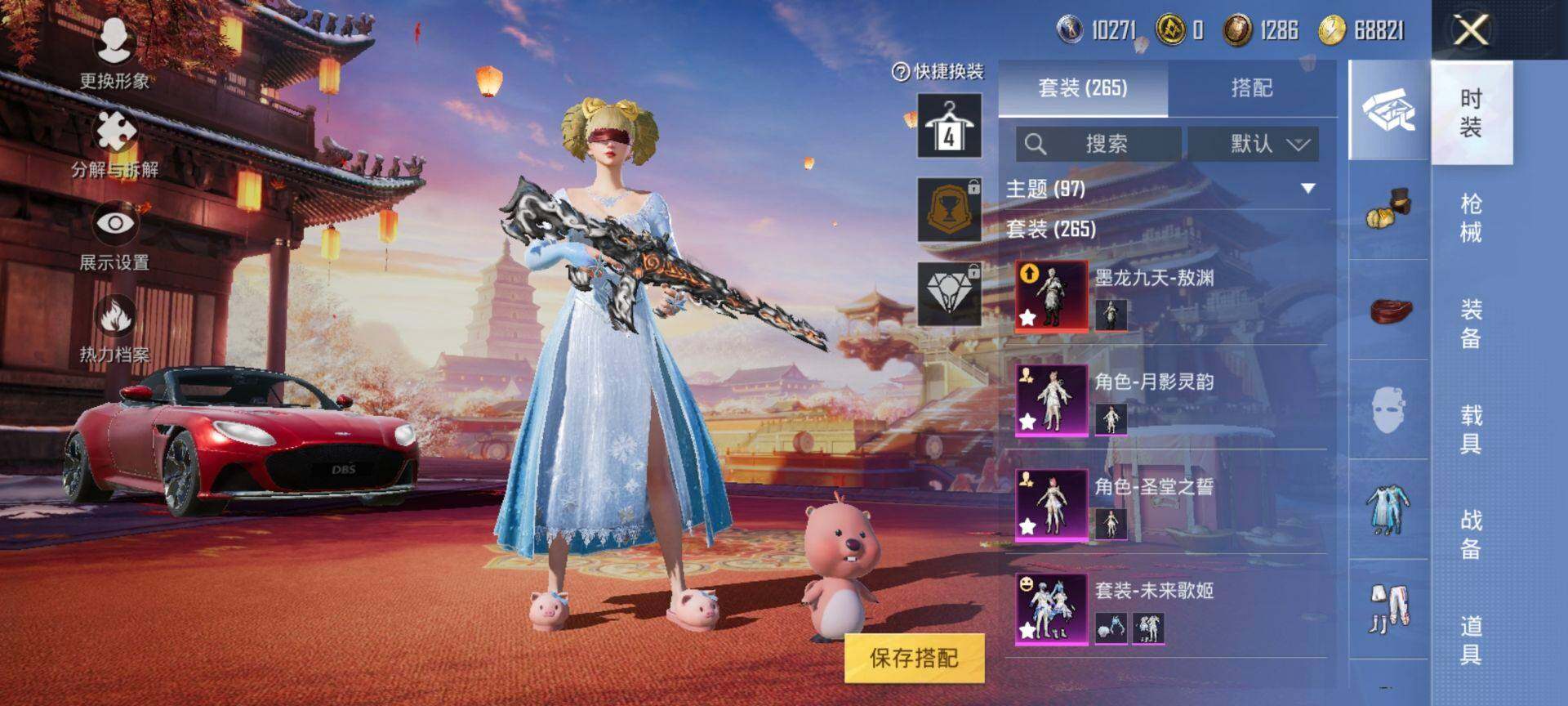Open 展示设置 display settings
1568x706 pixels.
click(x=114, y=235)
